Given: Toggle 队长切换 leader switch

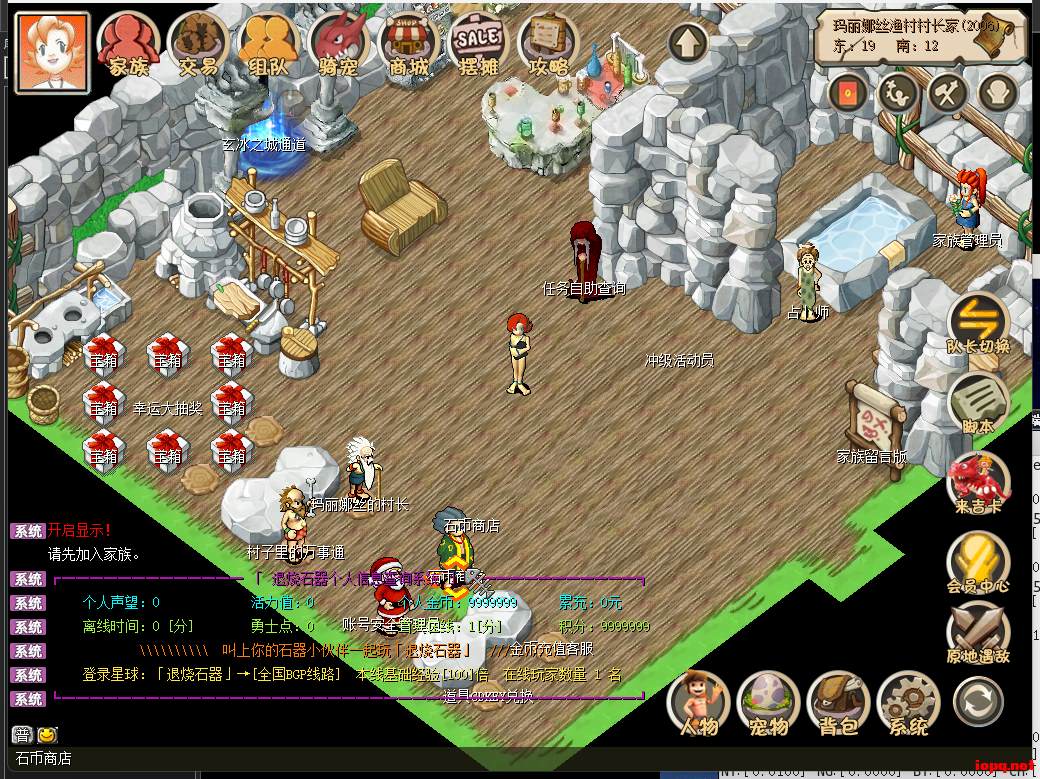Looking at the screenshot, I should [x=977, y=323].
